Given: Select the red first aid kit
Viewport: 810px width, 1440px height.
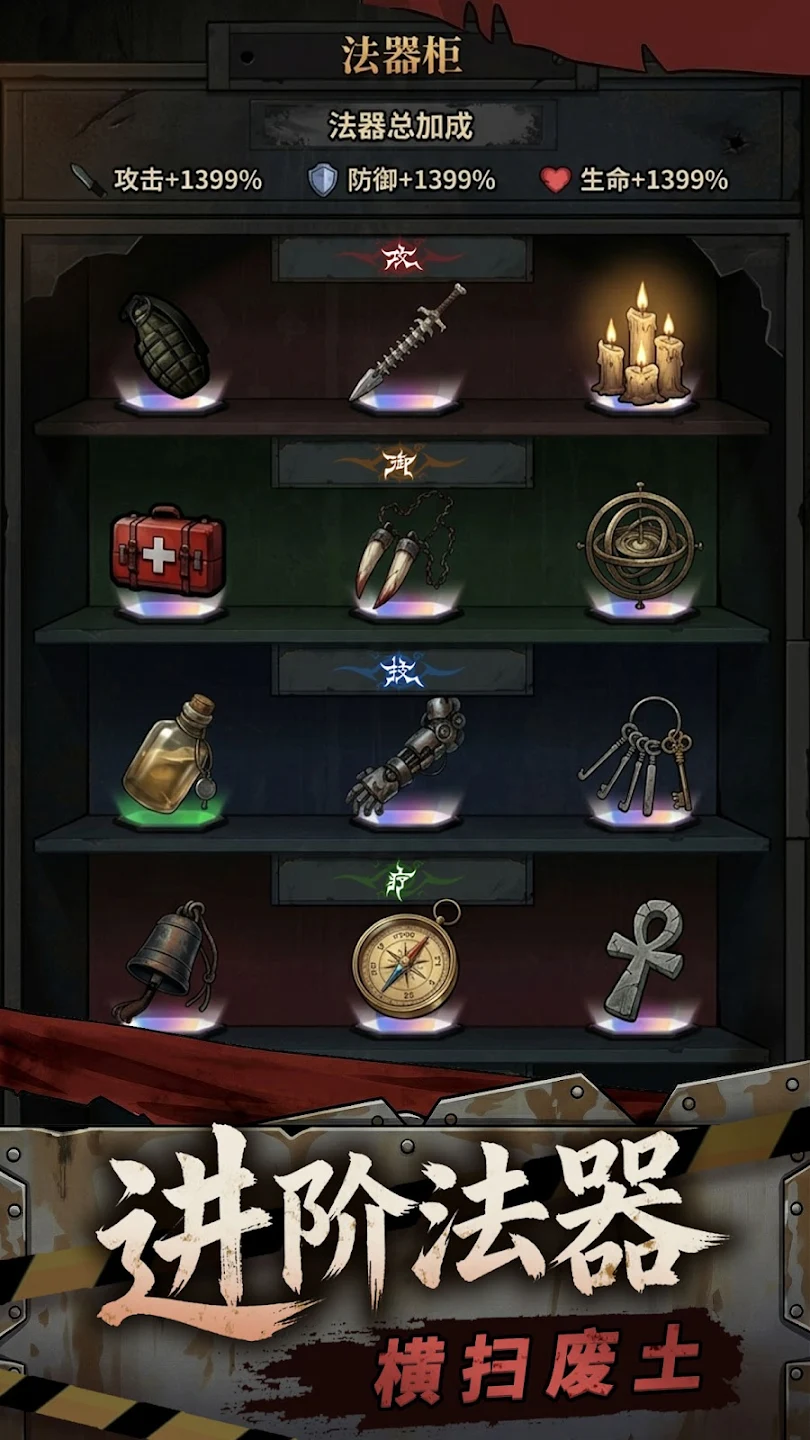Looking at the screenshot, I should point(167,552).
